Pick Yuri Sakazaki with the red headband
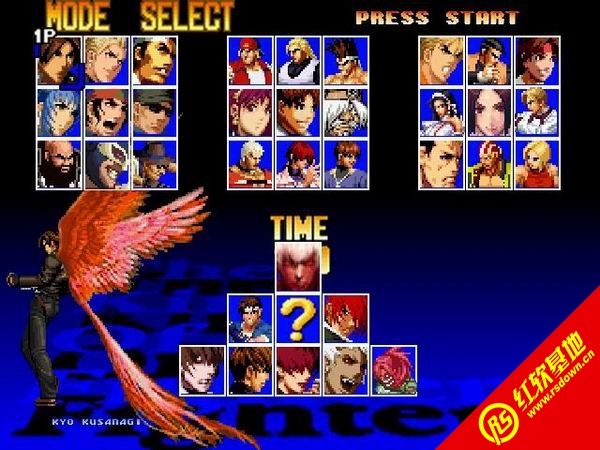The width and height of the screenshot is (600, 450). (x=537, y=62)
